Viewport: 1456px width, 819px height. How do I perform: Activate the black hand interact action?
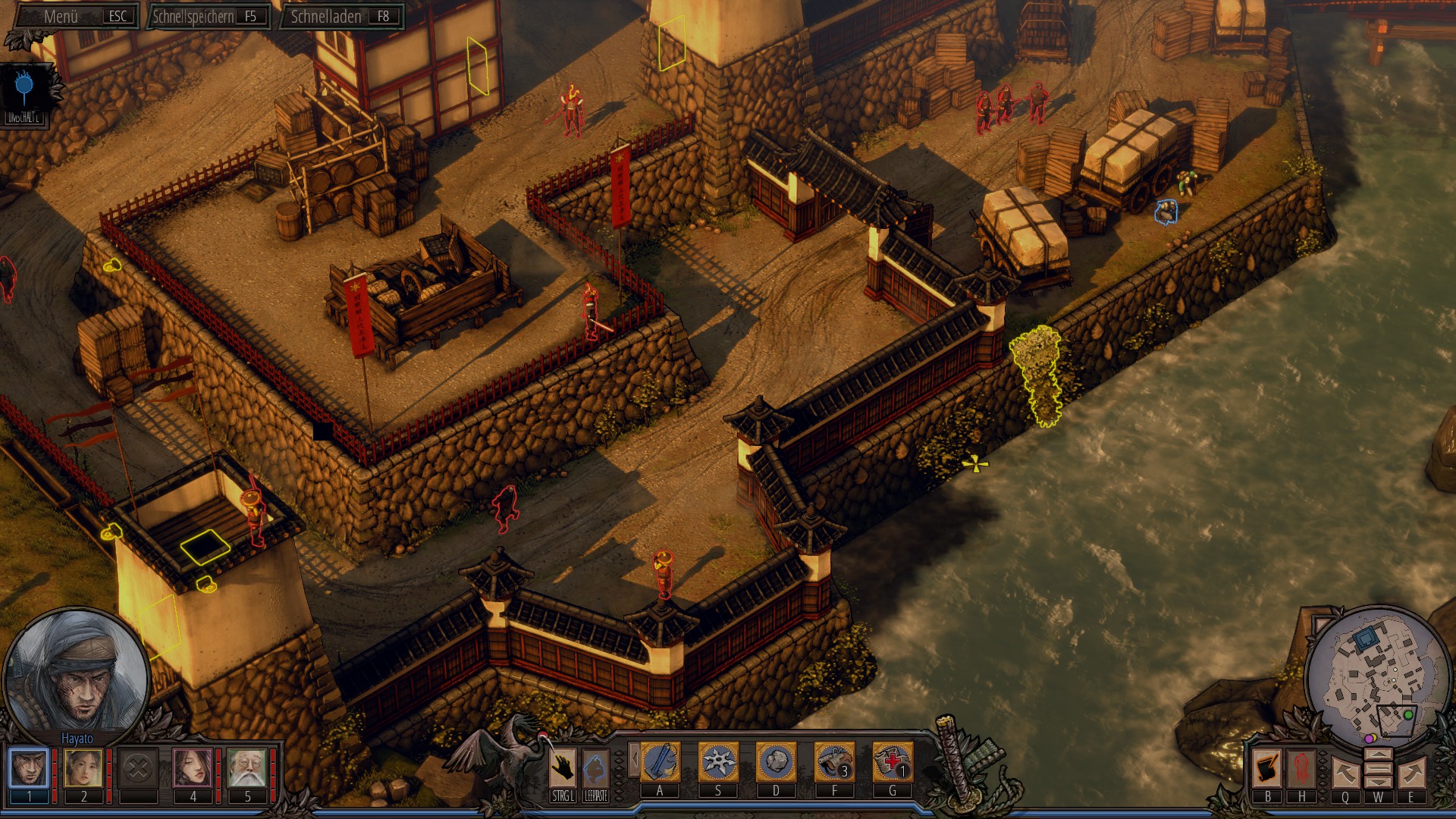563,768
